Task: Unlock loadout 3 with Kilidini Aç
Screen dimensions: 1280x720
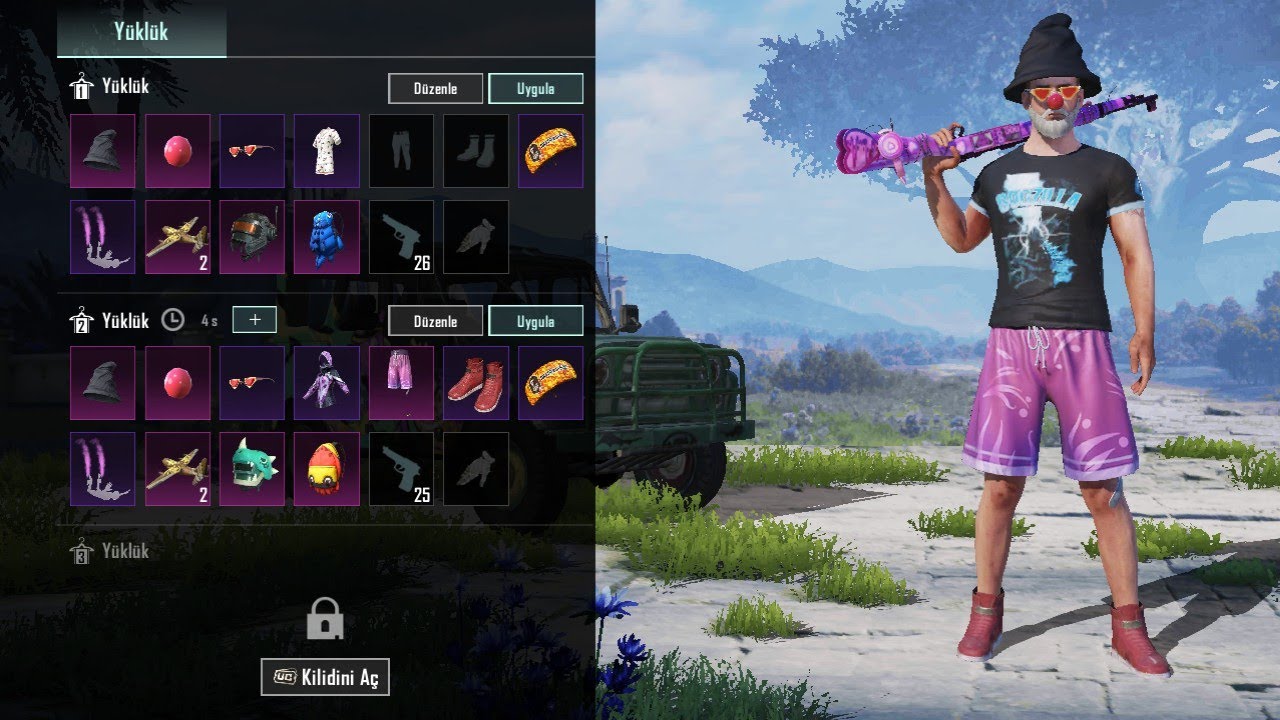Action: click(325, 677)
